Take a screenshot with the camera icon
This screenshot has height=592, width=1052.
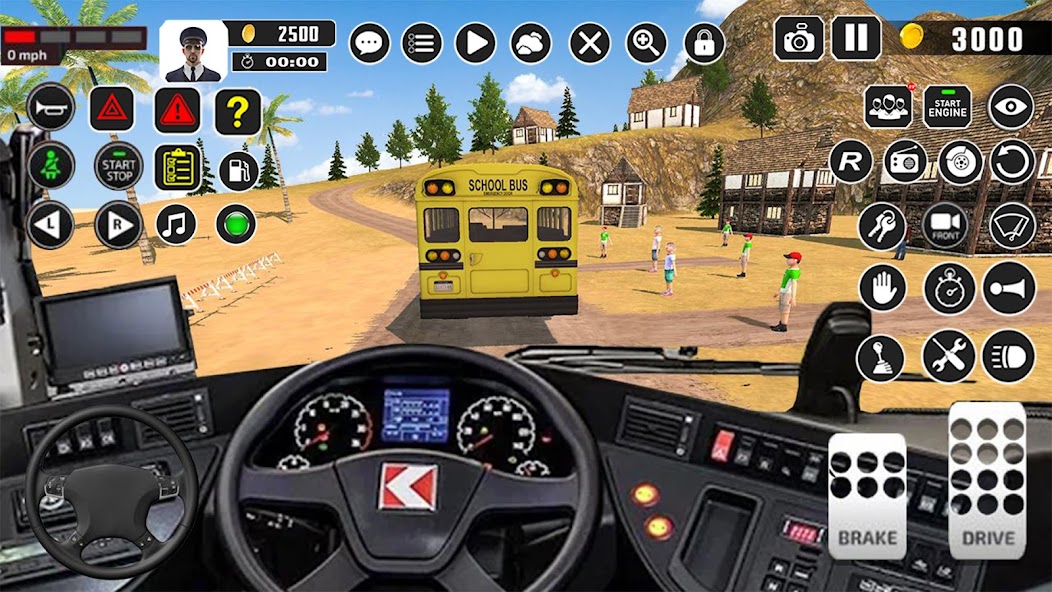click(799, 39)
